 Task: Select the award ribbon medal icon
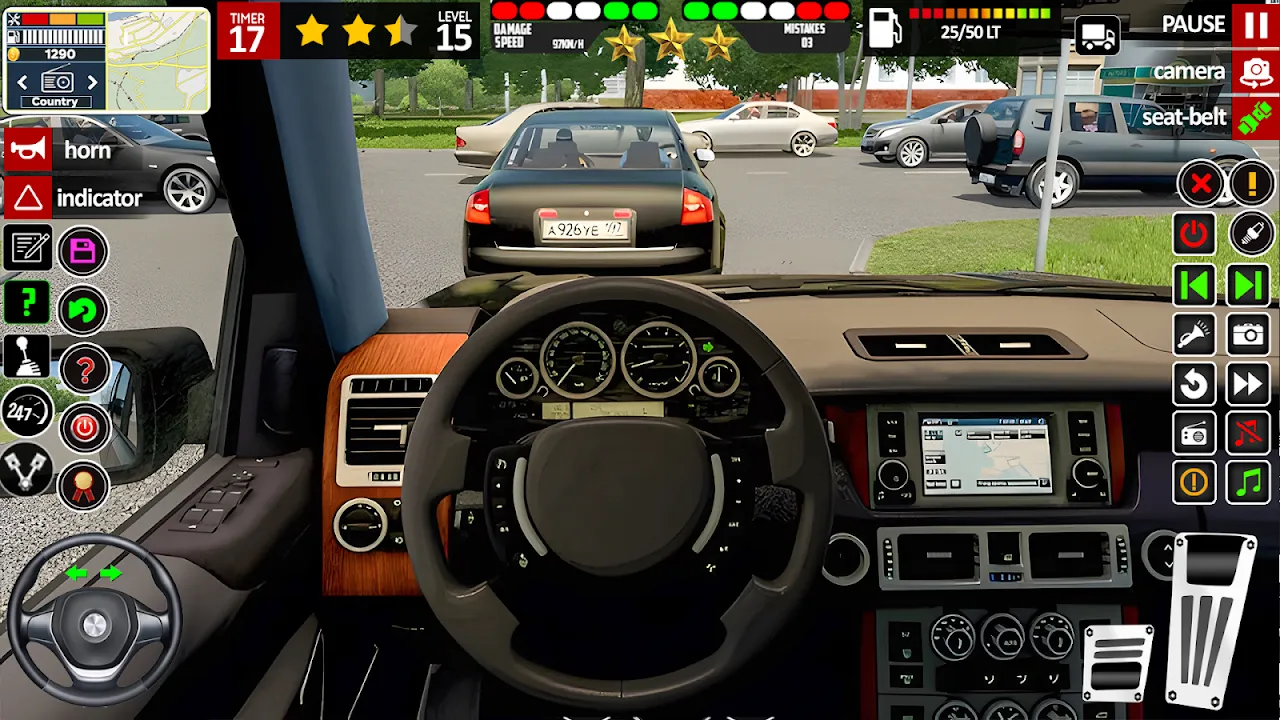[83, 487]
